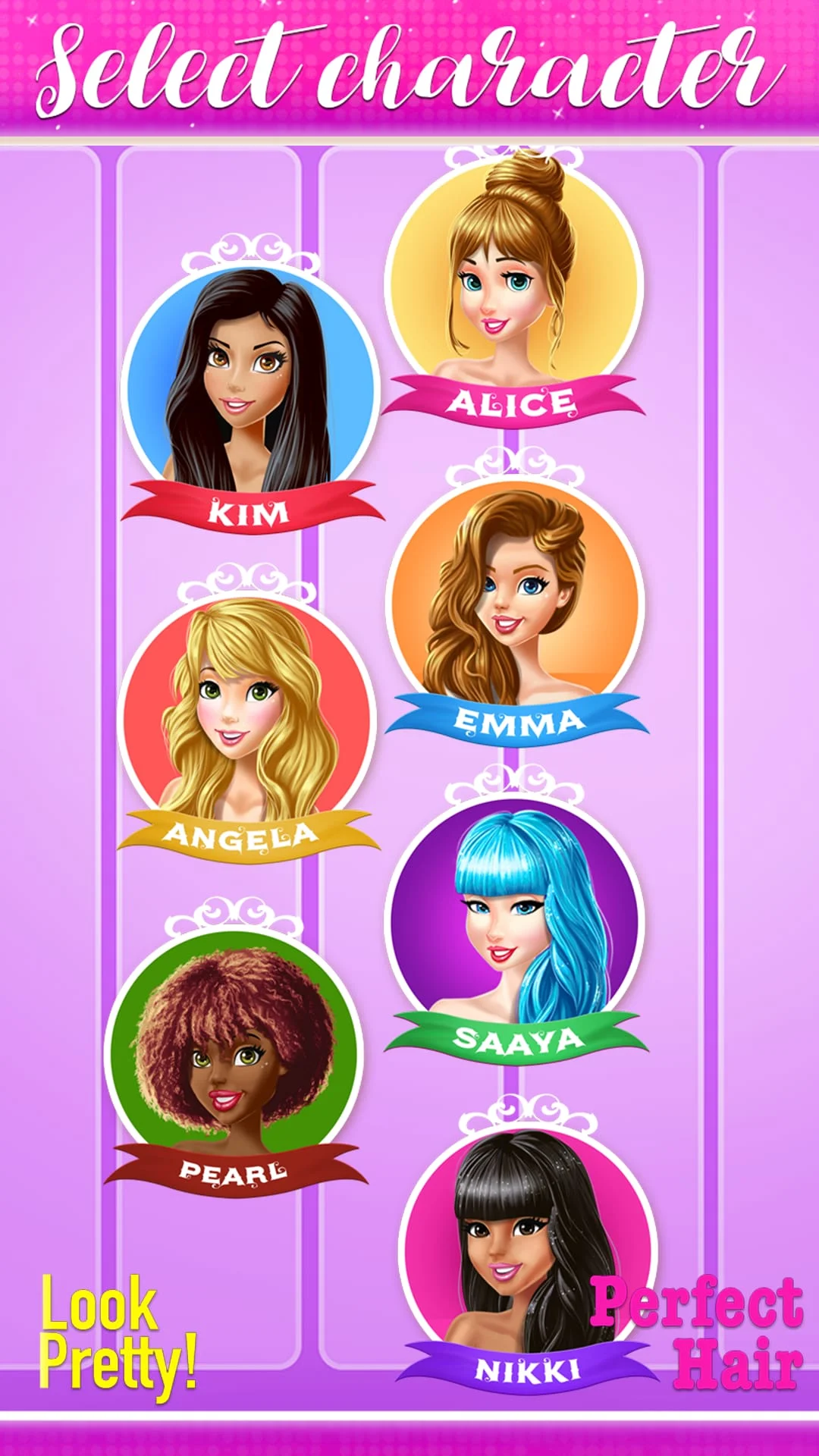Select the character Alice
The width and height of the screenshot is (819, 1456).
pyautogui.click(x=514, y=281)
